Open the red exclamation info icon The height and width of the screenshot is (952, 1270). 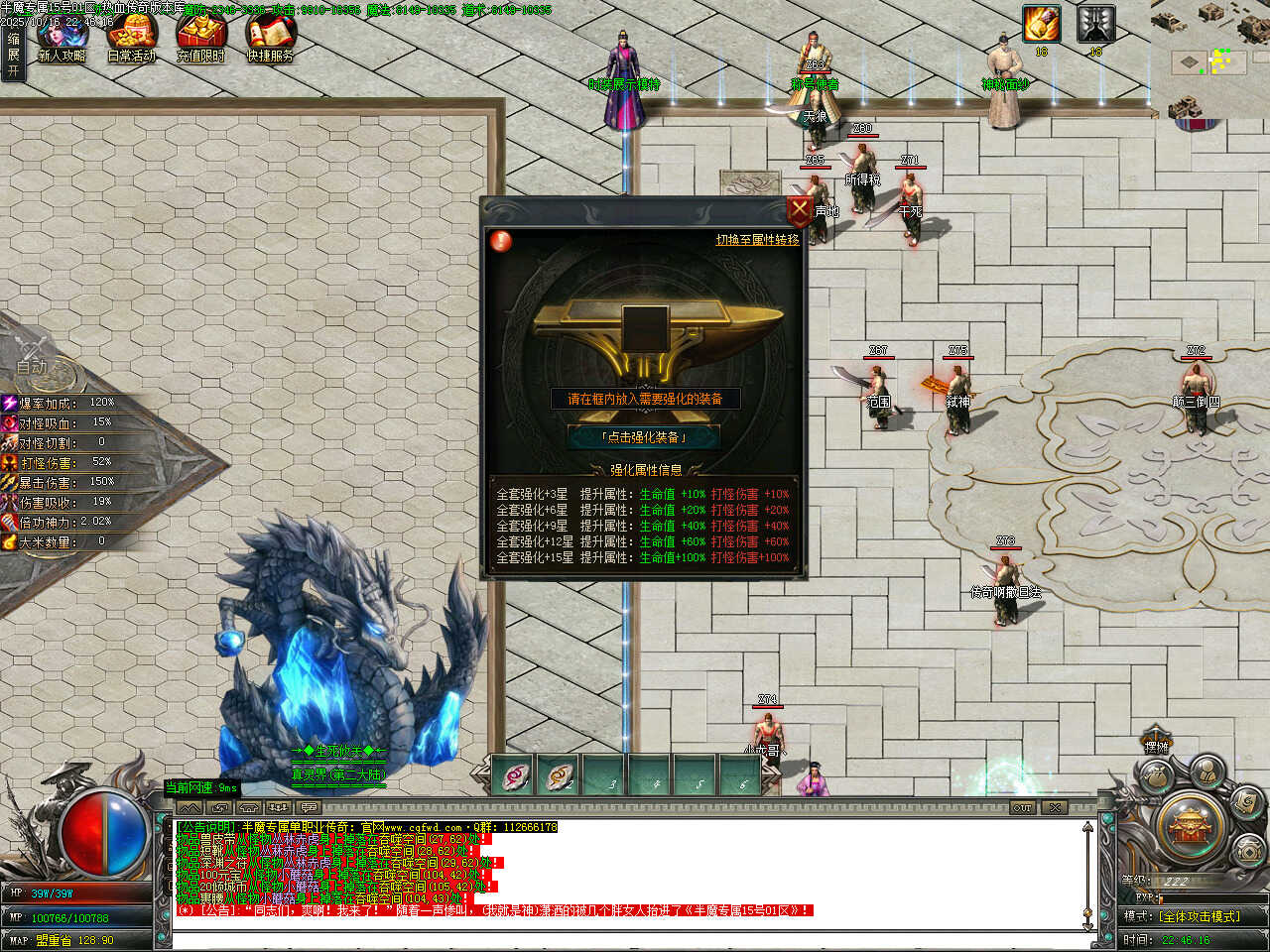(x=502, y=240)
